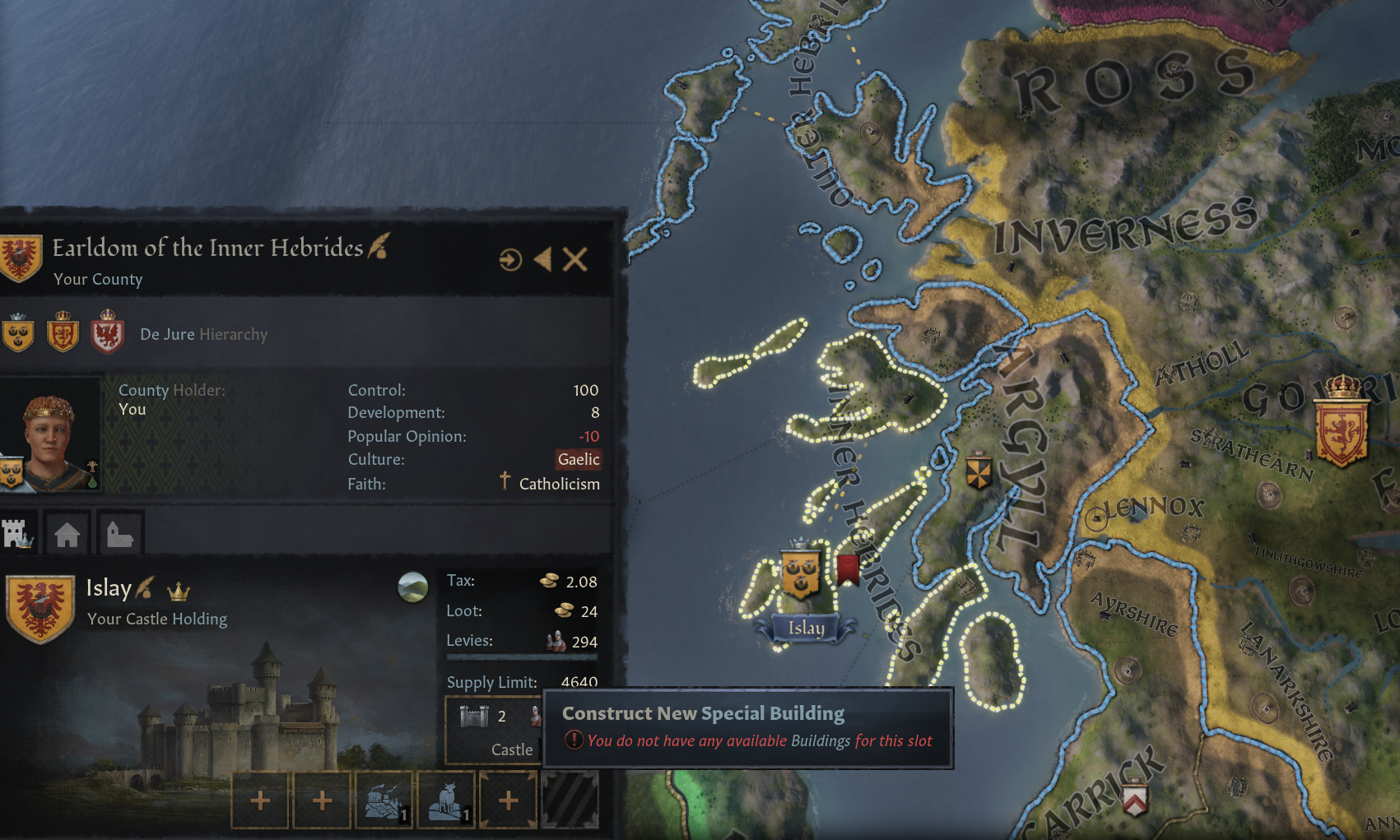Click a plus button to construct a building
The height and width of the screenshot is (840, 1400).
click(260, 800)
